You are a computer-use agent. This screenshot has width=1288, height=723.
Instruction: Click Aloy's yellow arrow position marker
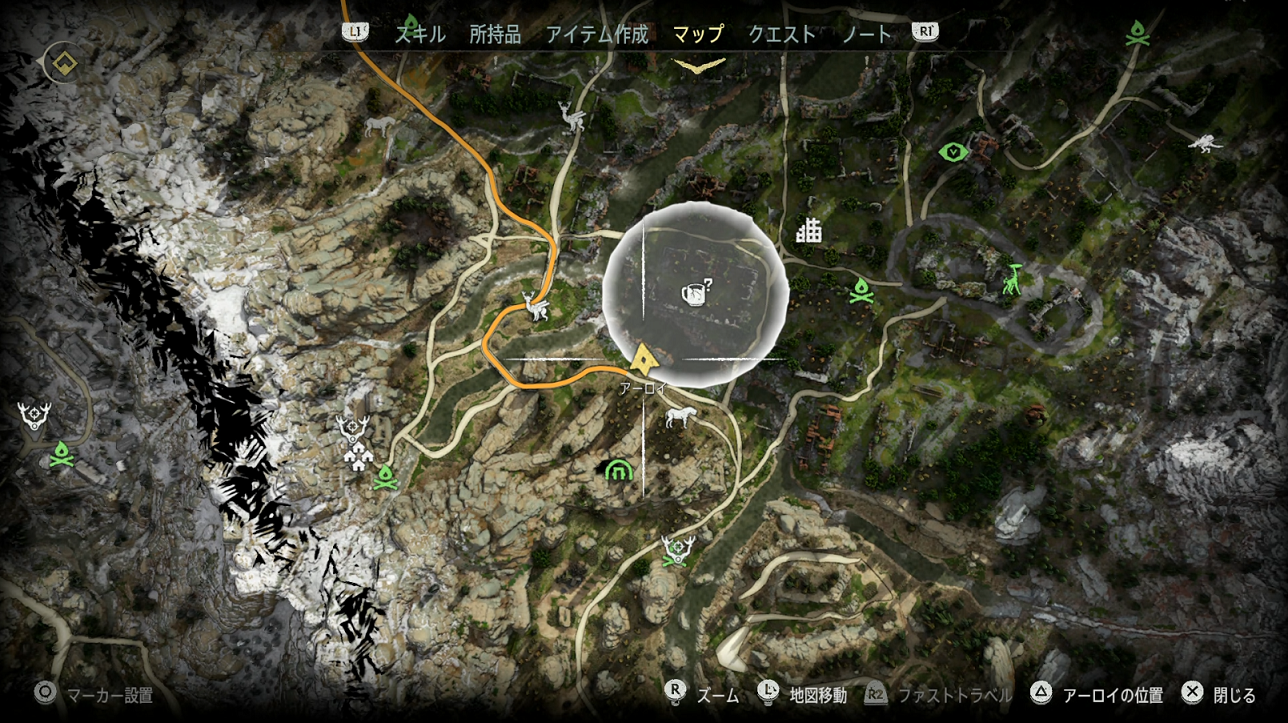(x=644, y=355)
